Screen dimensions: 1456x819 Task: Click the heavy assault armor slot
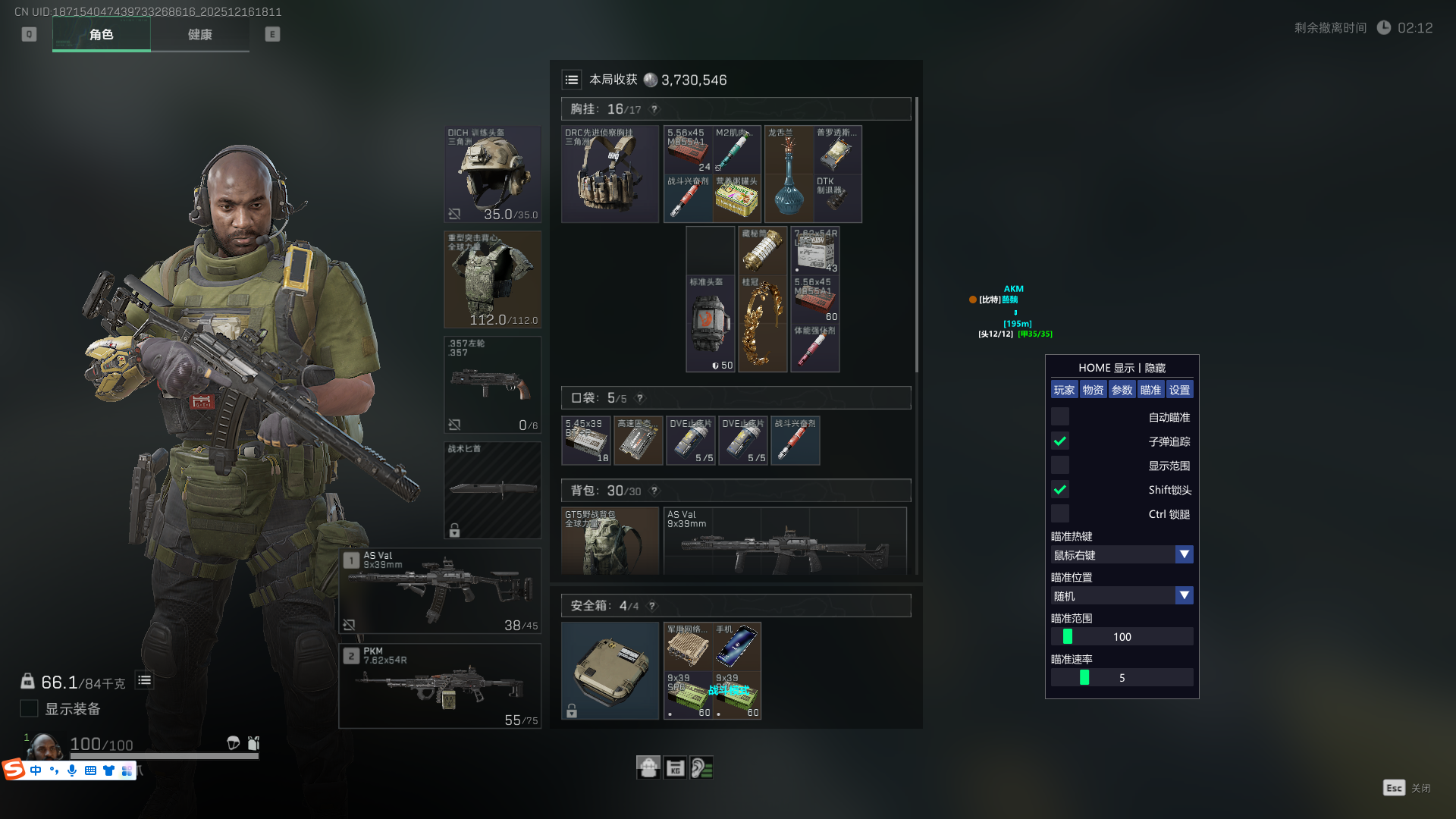492,279
